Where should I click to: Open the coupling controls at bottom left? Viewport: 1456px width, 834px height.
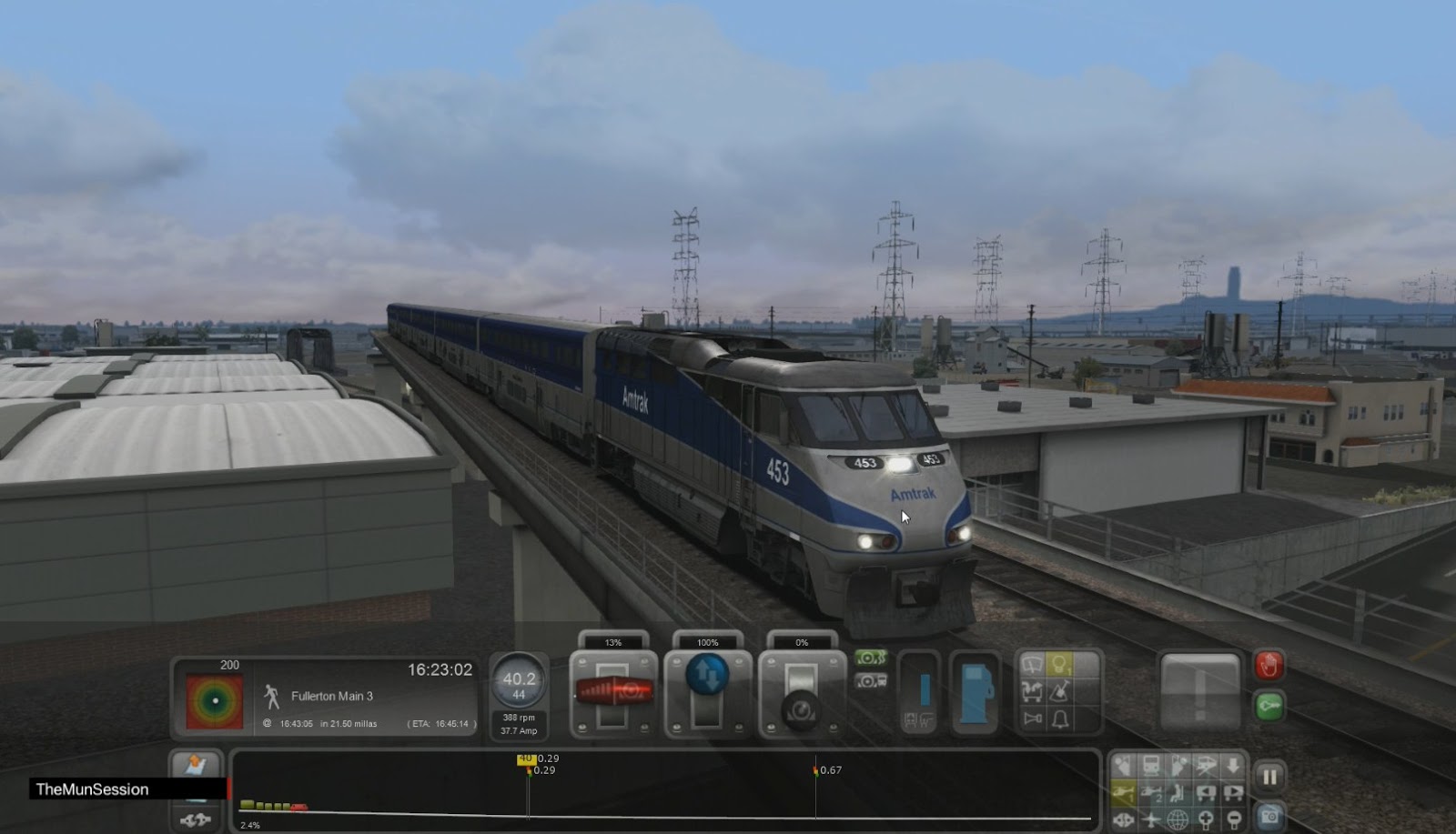[x=196, y=819]
